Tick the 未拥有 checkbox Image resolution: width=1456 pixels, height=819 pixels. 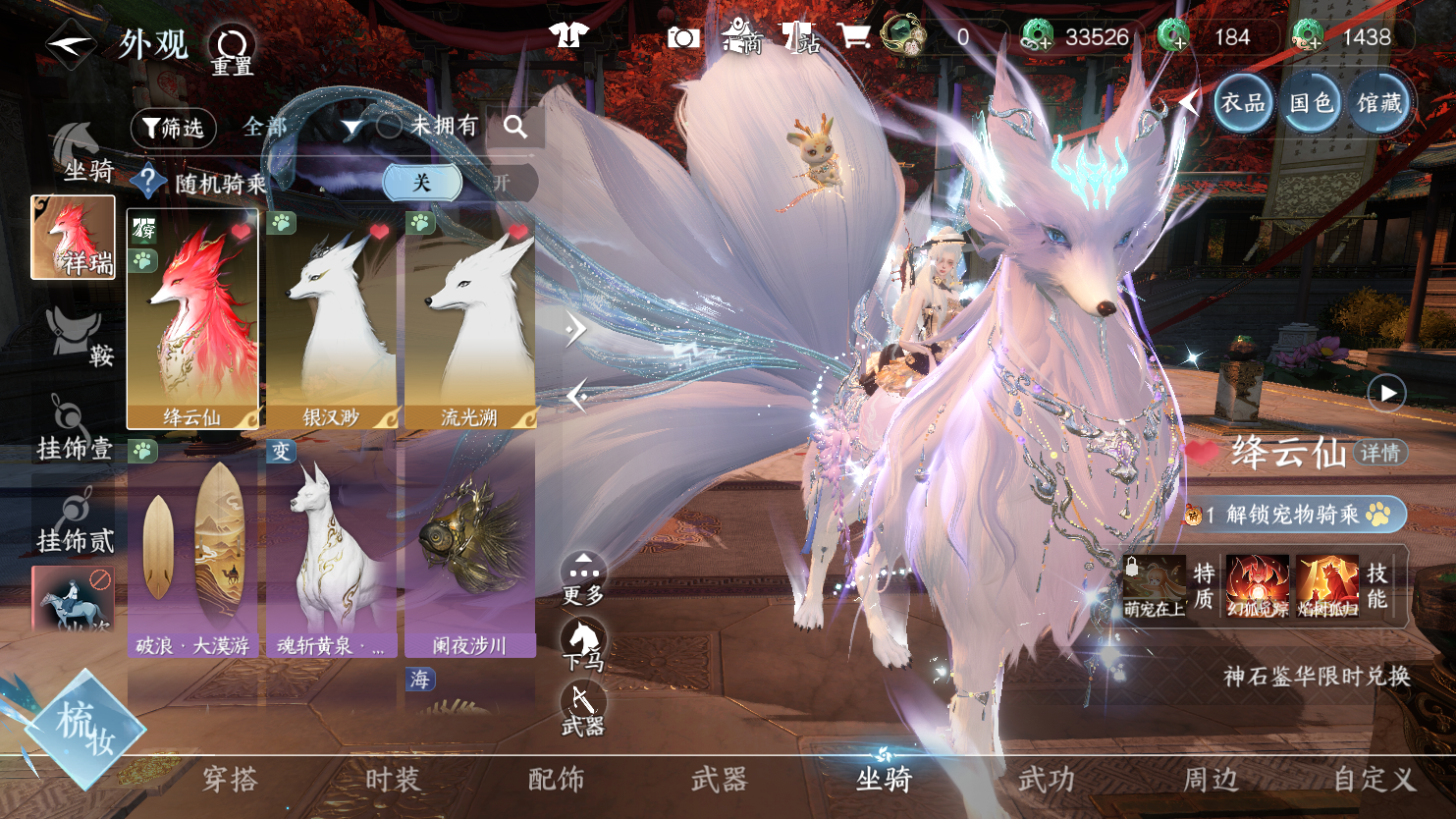pos(390,126)
